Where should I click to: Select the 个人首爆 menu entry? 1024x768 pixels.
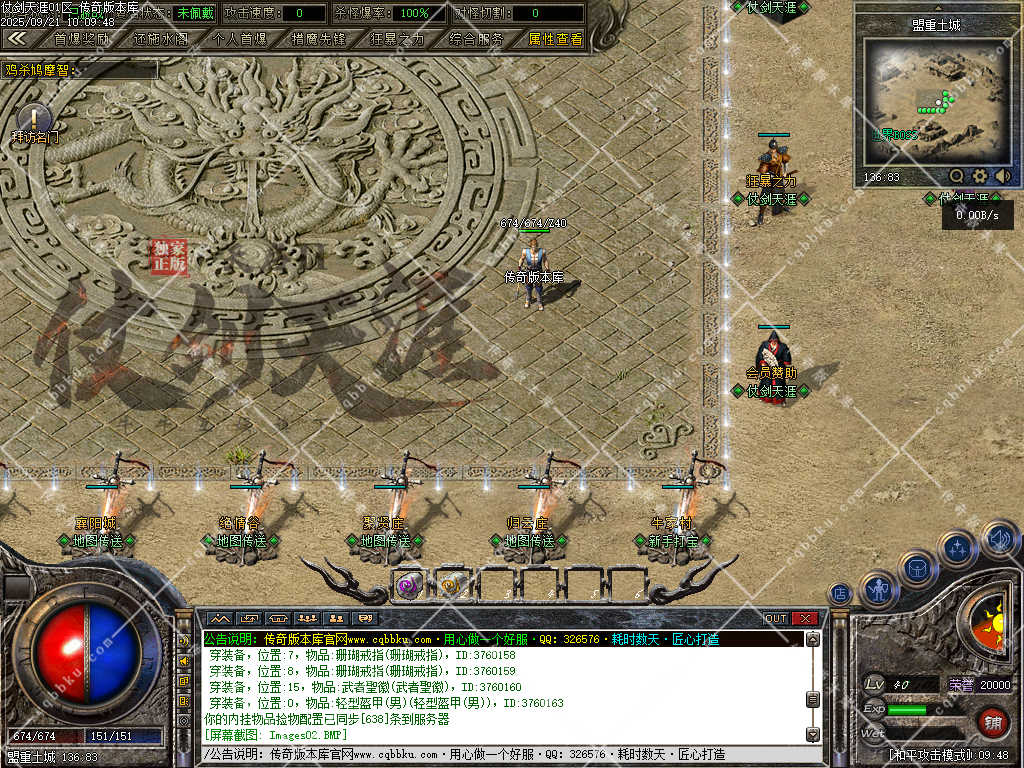point(240,40)
